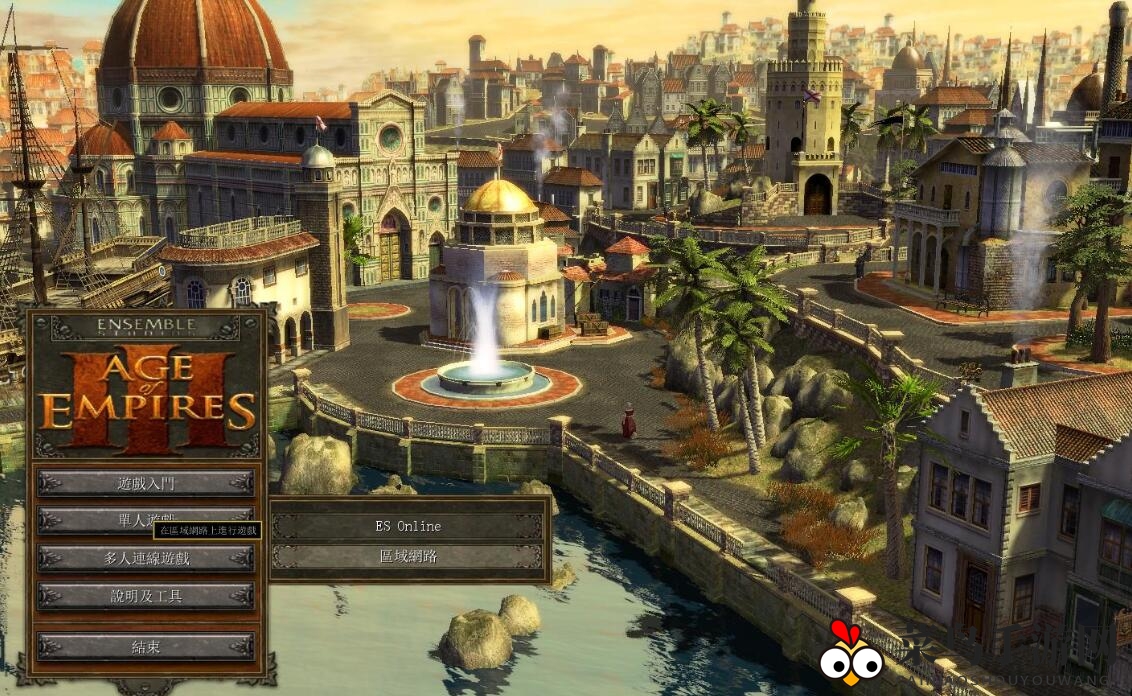Quit the game with 結束
The image size is (1132, 696).
146,646
